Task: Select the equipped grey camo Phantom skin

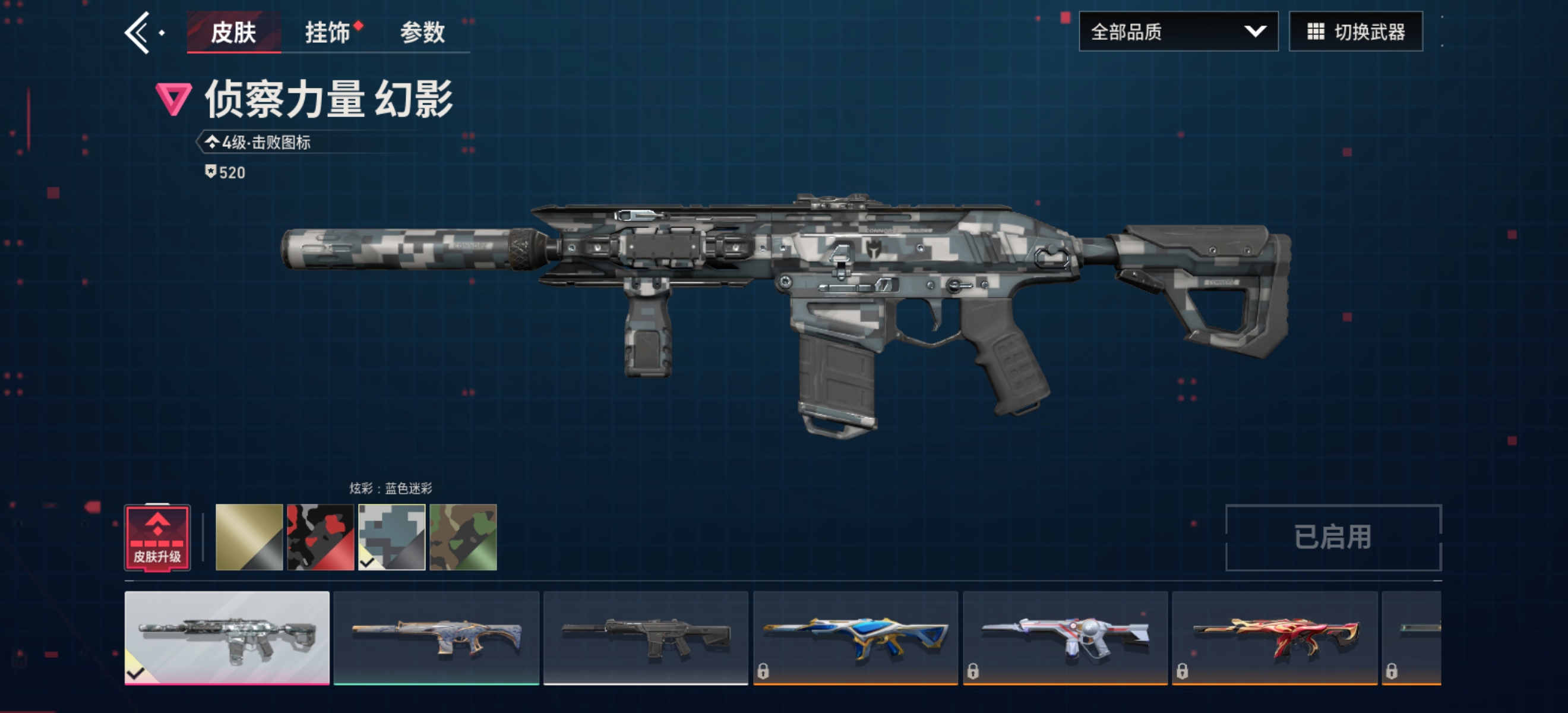Action: click(x=227, y=638)
